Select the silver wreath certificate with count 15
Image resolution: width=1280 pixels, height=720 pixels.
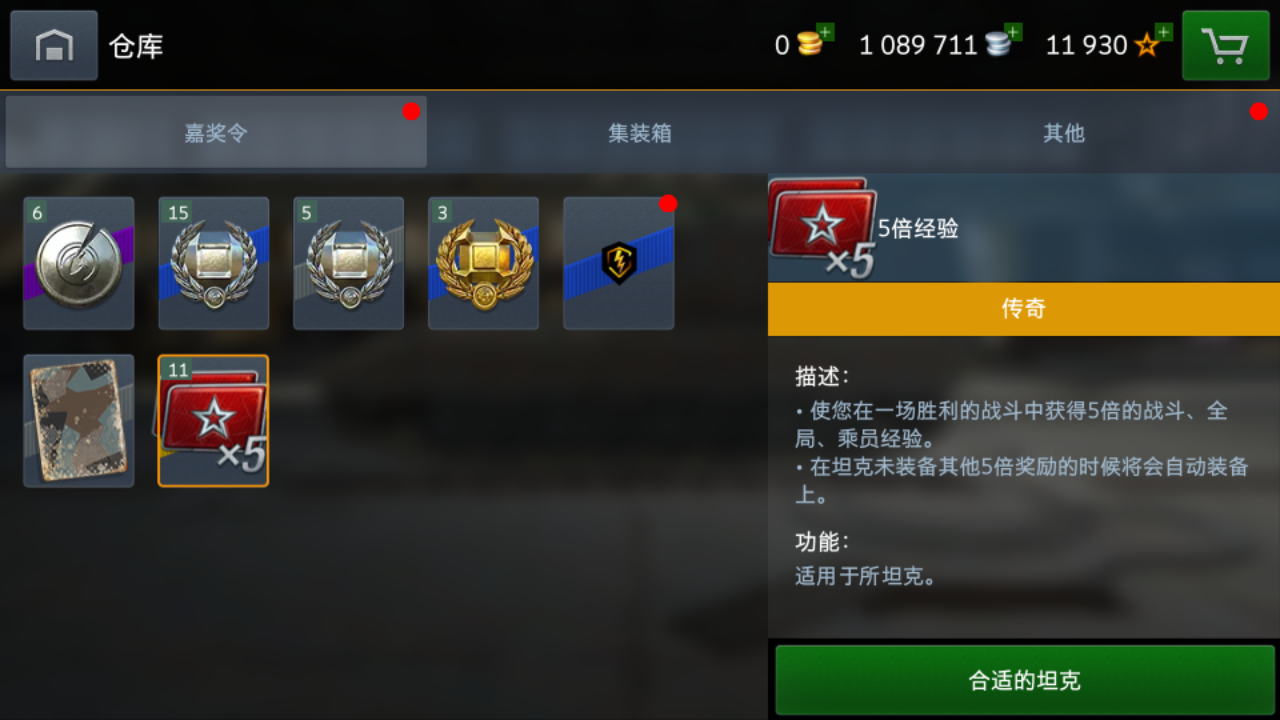point(213,263)
